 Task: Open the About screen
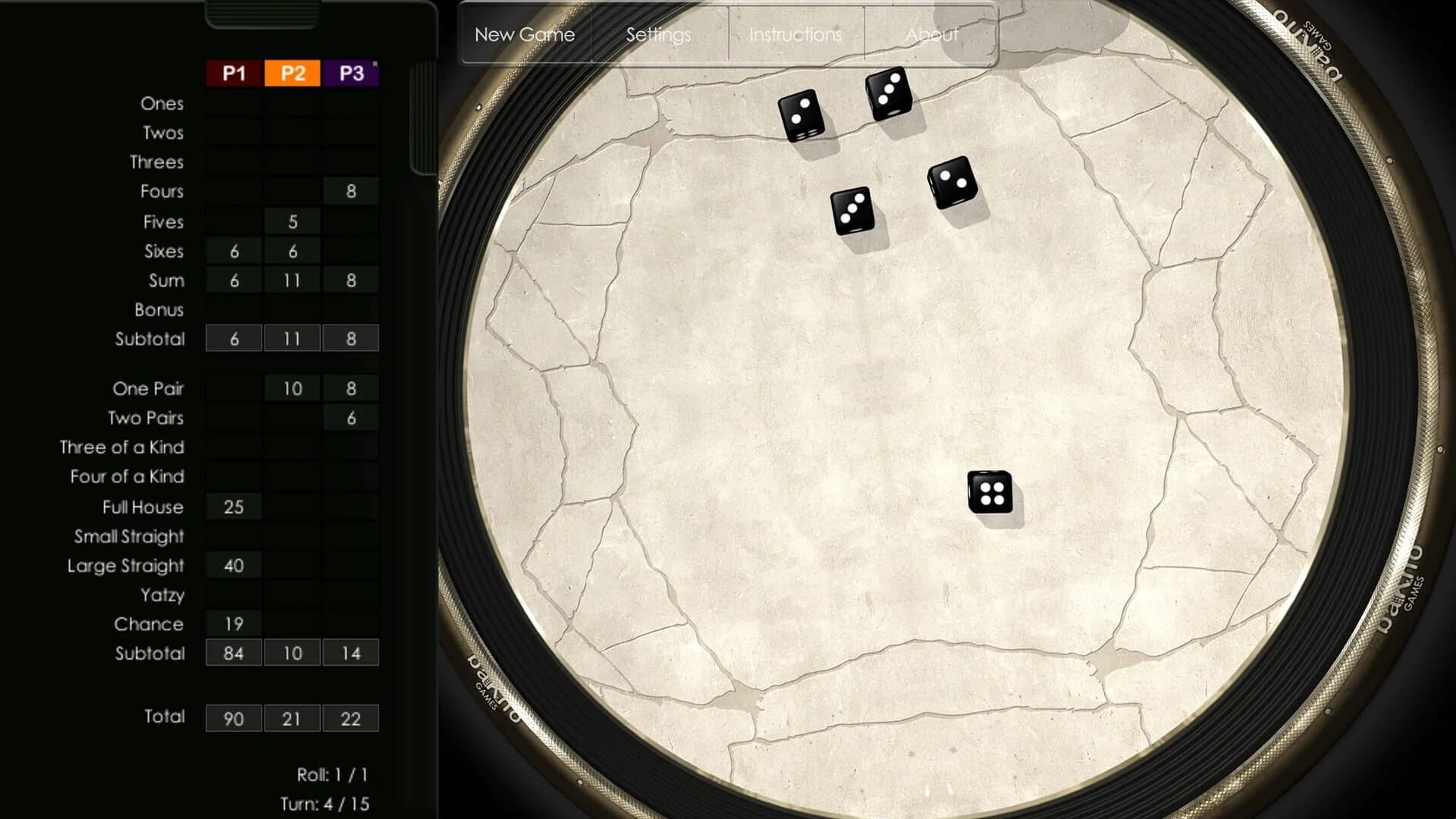[933, 34]
